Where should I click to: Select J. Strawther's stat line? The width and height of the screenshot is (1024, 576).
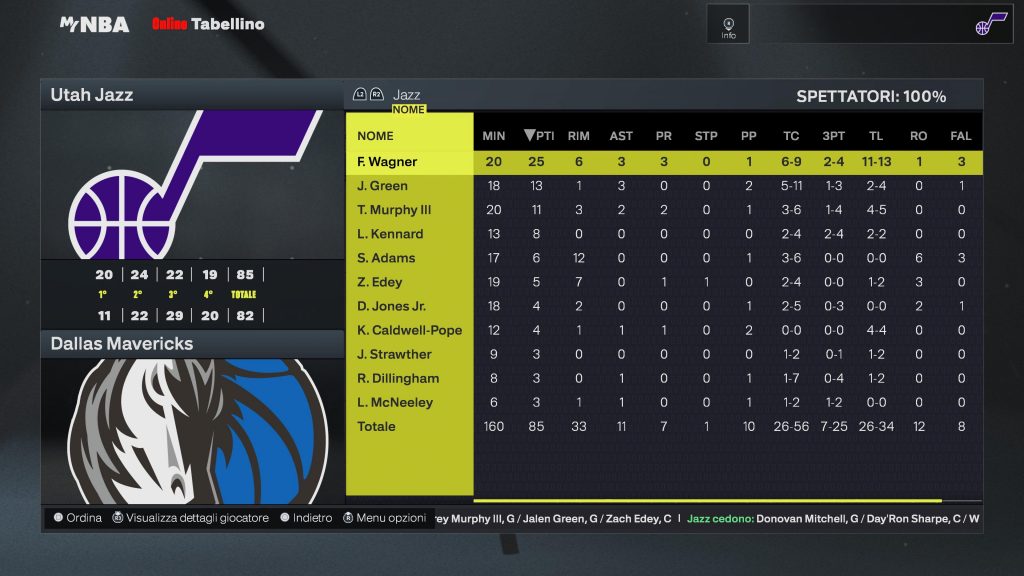tap(394, 354)
